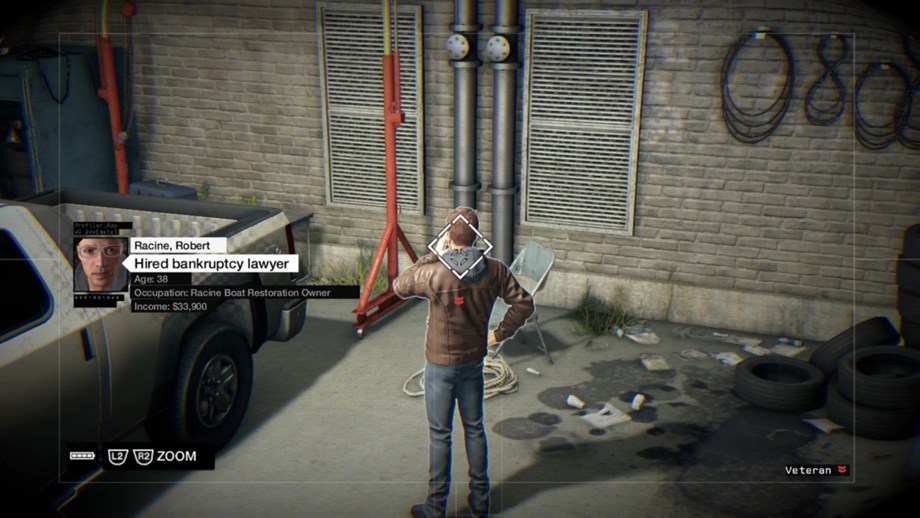Select Robert Racine's profiler portrait
920x518 pixels.
(101, 264)
